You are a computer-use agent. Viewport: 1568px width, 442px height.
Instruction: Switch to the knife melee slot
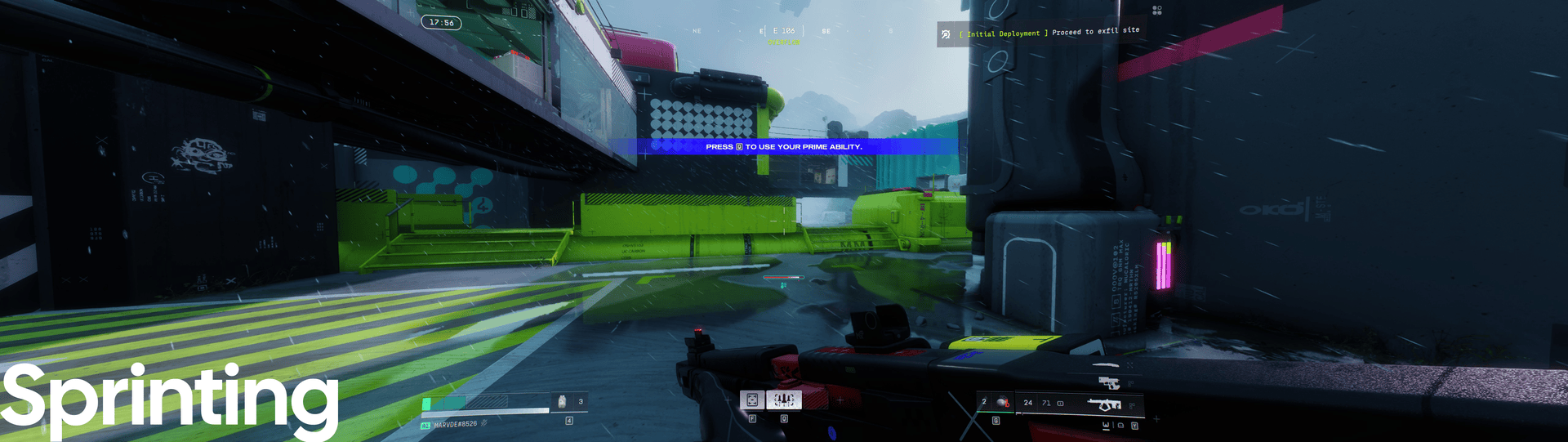[x=1107, y=364]
